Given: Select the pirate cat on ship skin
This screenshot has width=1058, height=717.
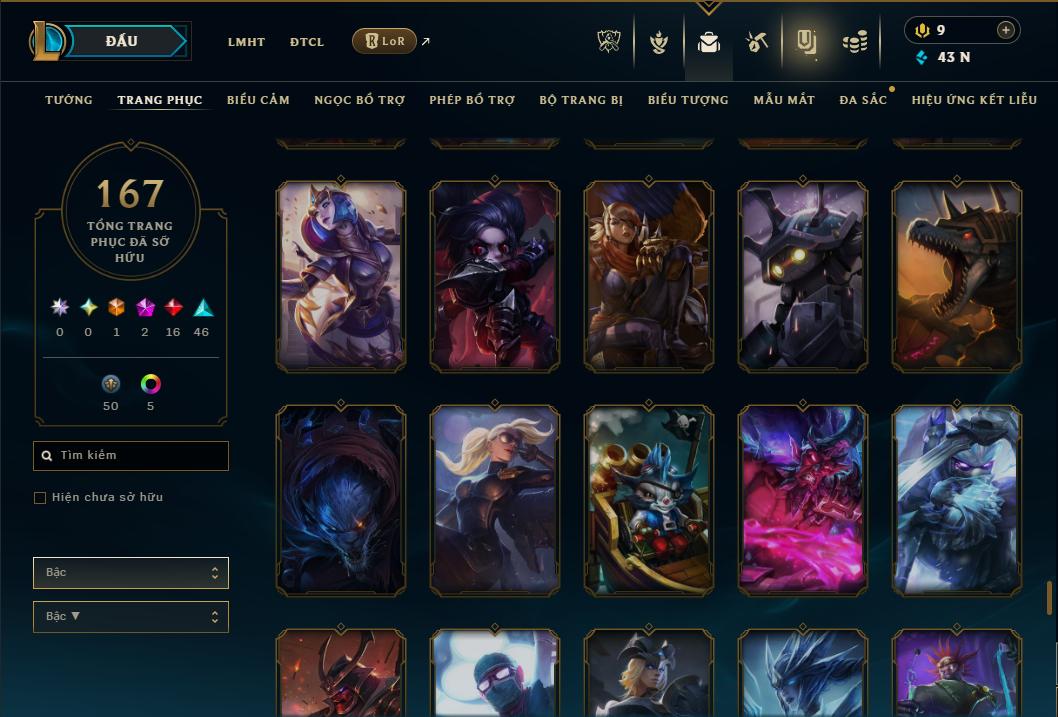Looking at the screenshot, I should click(x=649, y=500).
